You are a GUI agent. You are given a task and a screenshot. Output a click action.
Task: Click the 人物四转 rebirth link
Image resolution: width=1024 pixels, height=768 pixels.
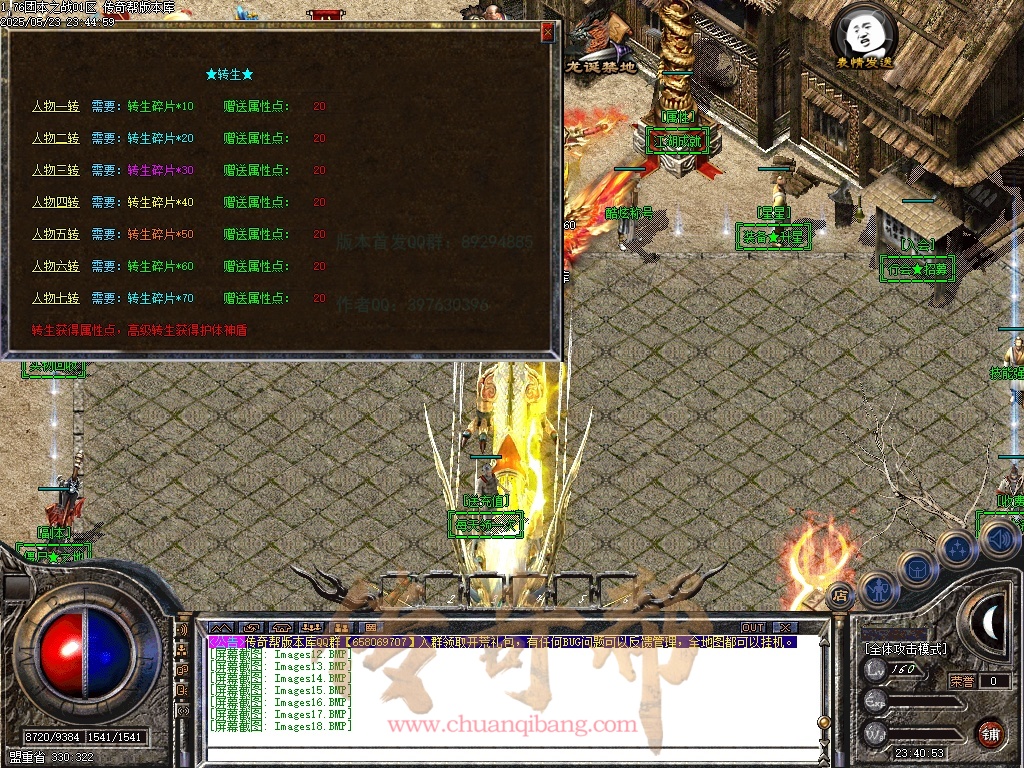[x=55, y=202]
